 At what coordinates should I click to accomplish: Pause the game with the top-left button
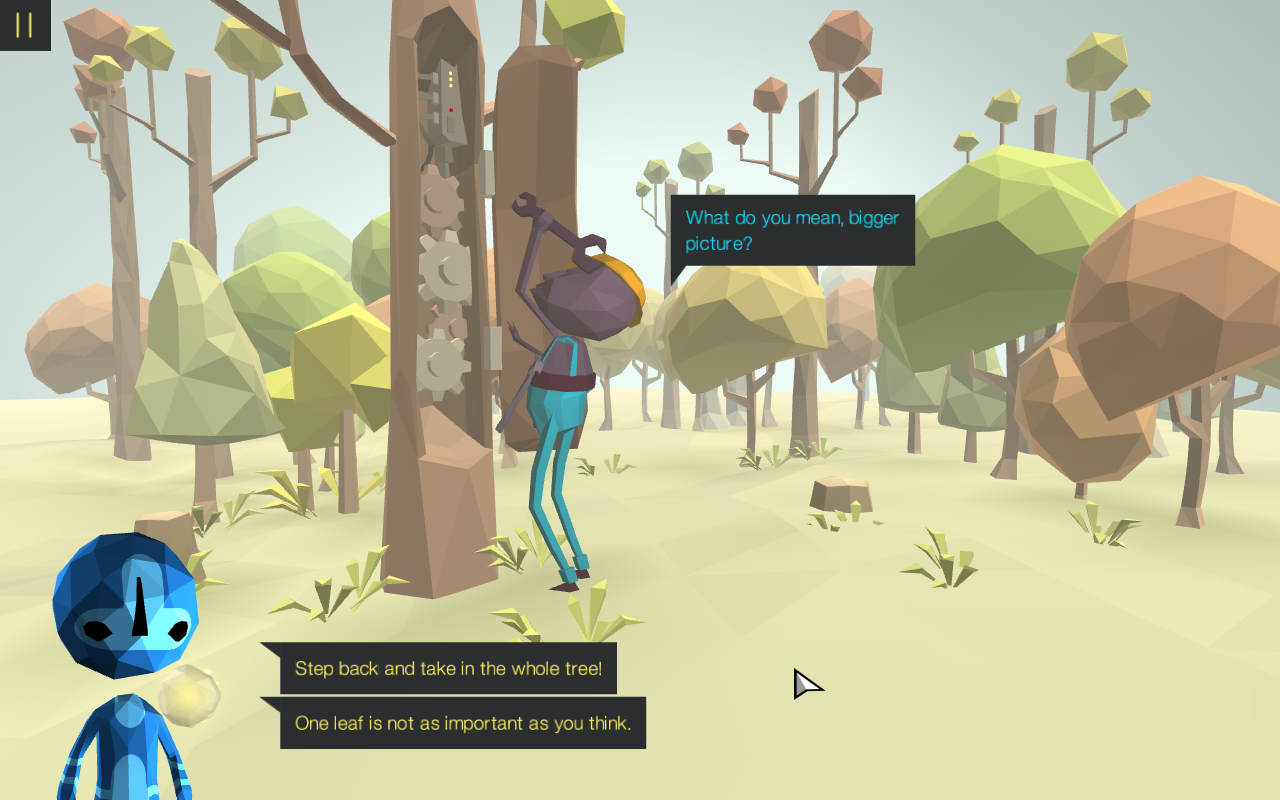tap(24, 24)
